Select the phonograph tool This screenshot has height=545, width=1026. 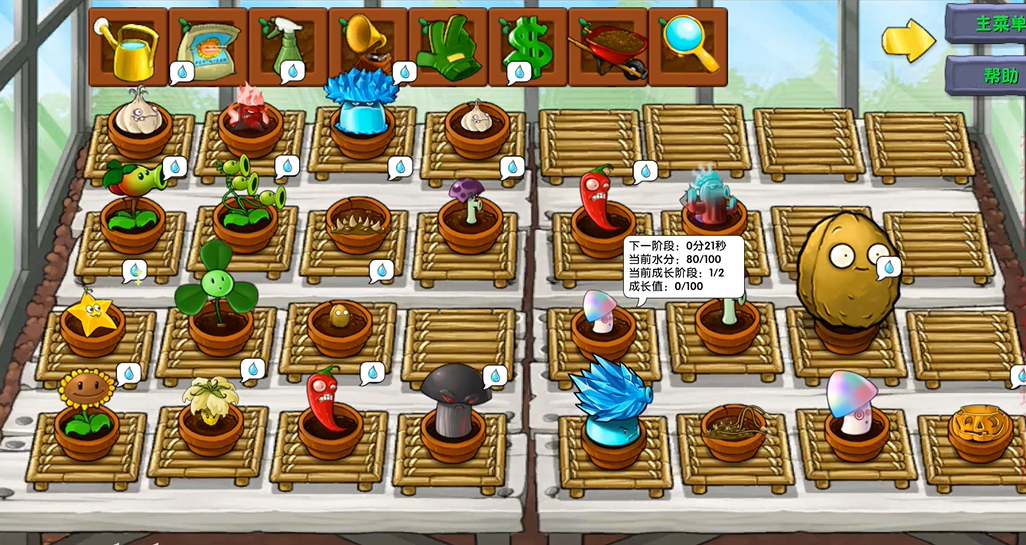point(367,47)
